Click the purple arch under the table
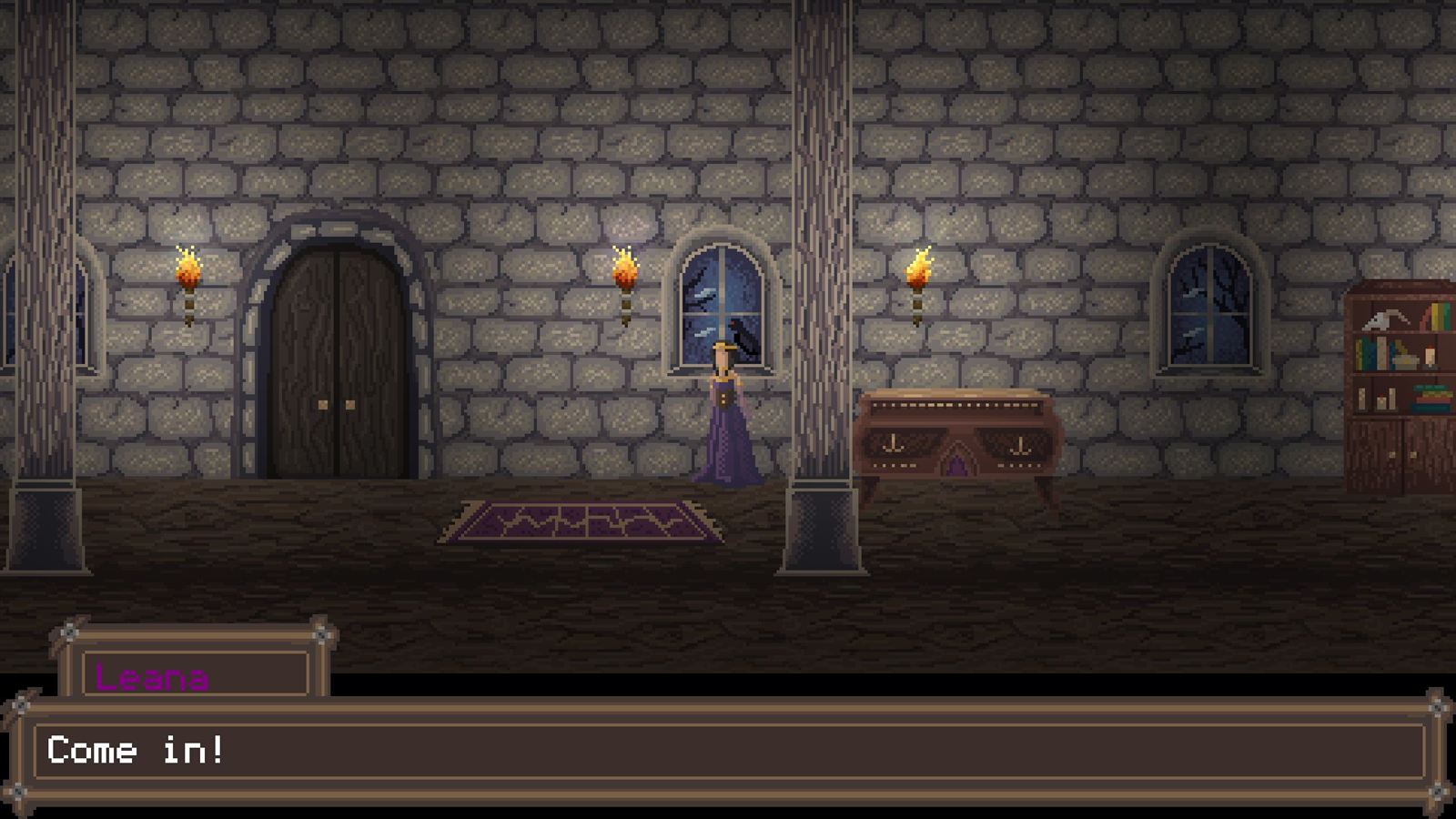Image resolution: width=1456 pixels, height=819 pixels. pos(958,464)
